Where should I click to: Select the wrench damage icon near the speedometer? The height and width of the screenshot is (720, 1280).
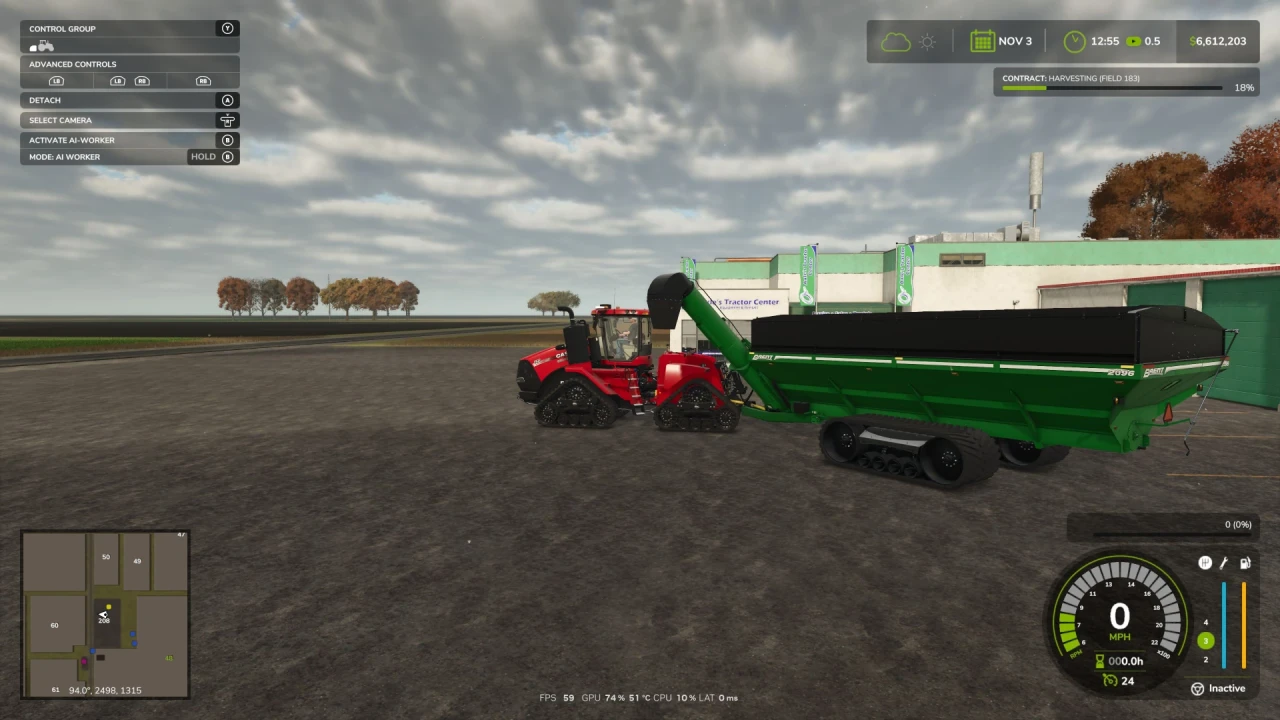click(x=1224, y=563)
